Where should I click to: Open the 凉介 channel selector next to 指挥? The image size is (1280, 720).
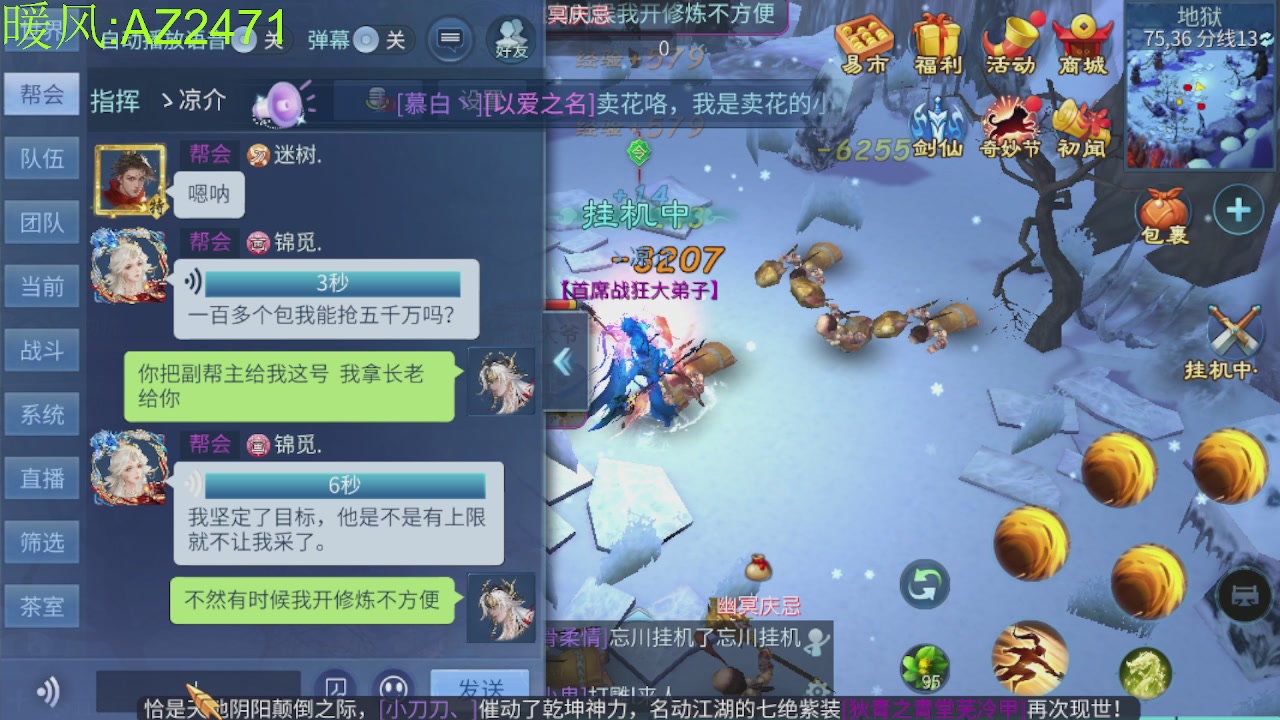[x=196, y=100]
